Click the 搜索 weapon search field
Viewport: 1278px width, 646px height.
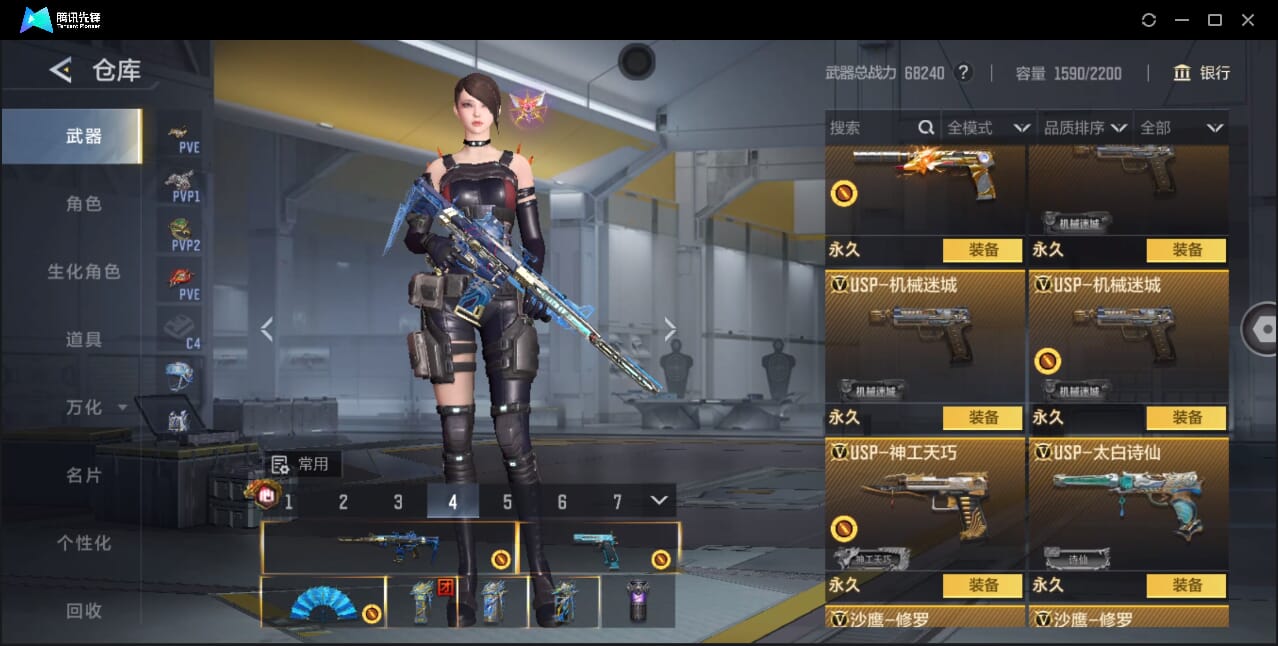tap(870, 128)
